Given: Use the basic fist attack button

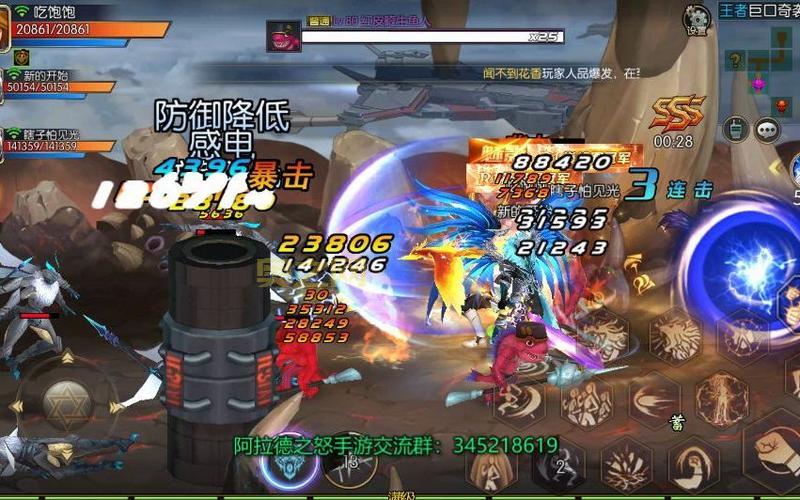Looking at the screenshot, I should pyautogui.click(x=772, y=450).
